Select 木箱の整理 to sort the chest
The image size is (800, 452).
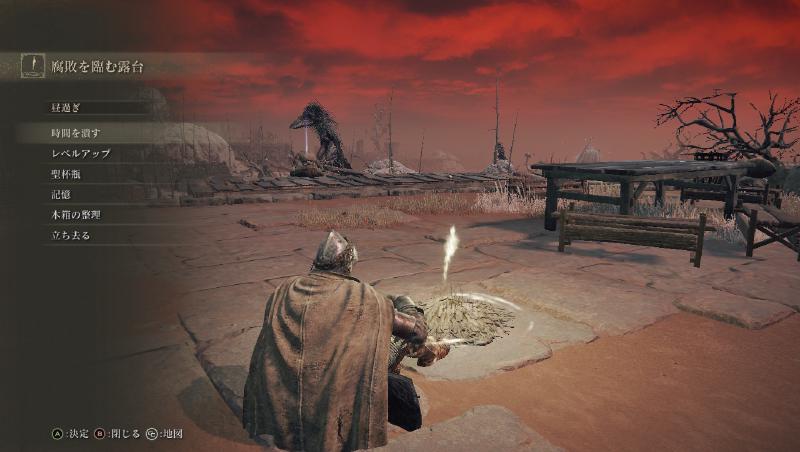pos(76,215)
